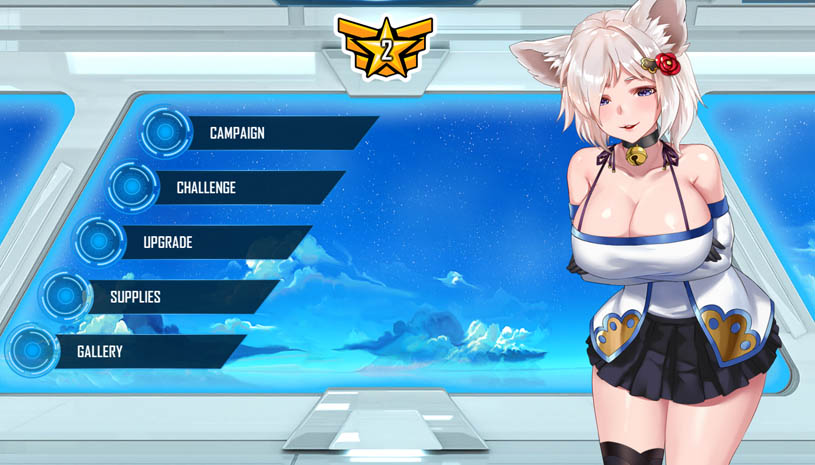Image resolution: width=815 pixels, height=465 pixels.
Task: Click the gold star rank badge
Action: 385,48
